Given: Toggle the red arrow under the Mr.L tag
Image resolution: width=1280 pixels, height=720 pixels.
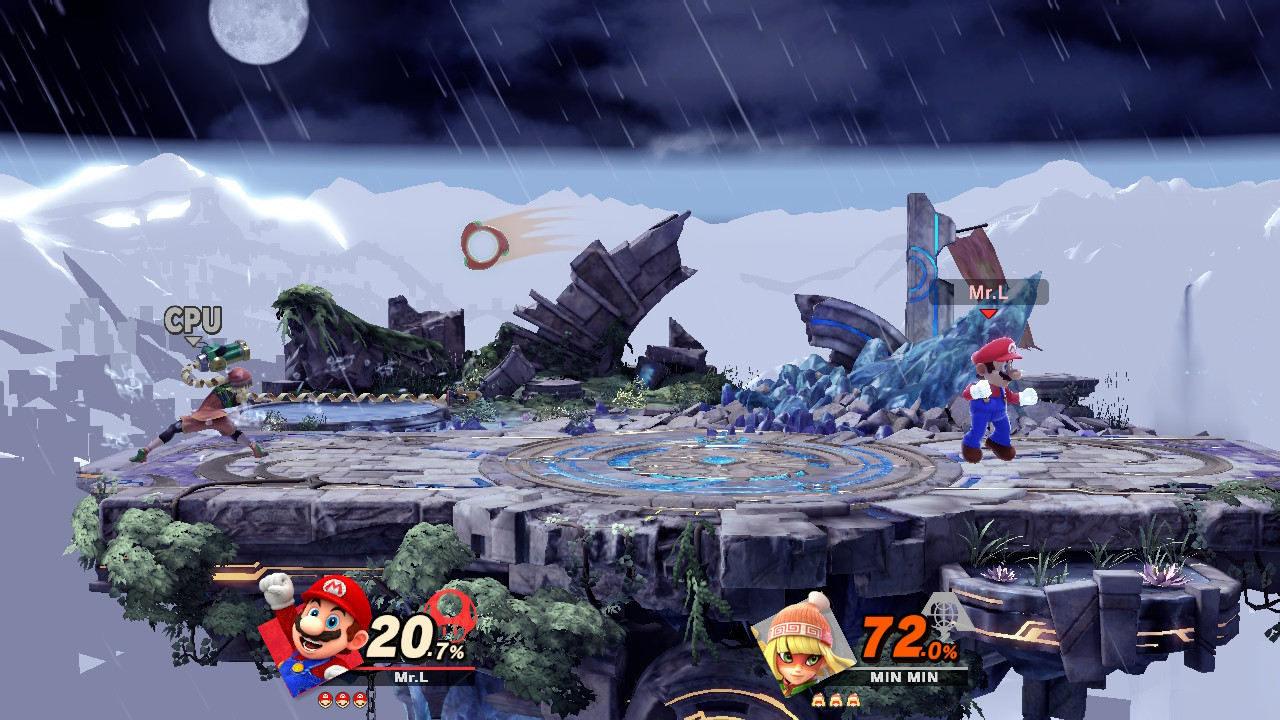Looking at the screenshot, I should coord(987,312).
